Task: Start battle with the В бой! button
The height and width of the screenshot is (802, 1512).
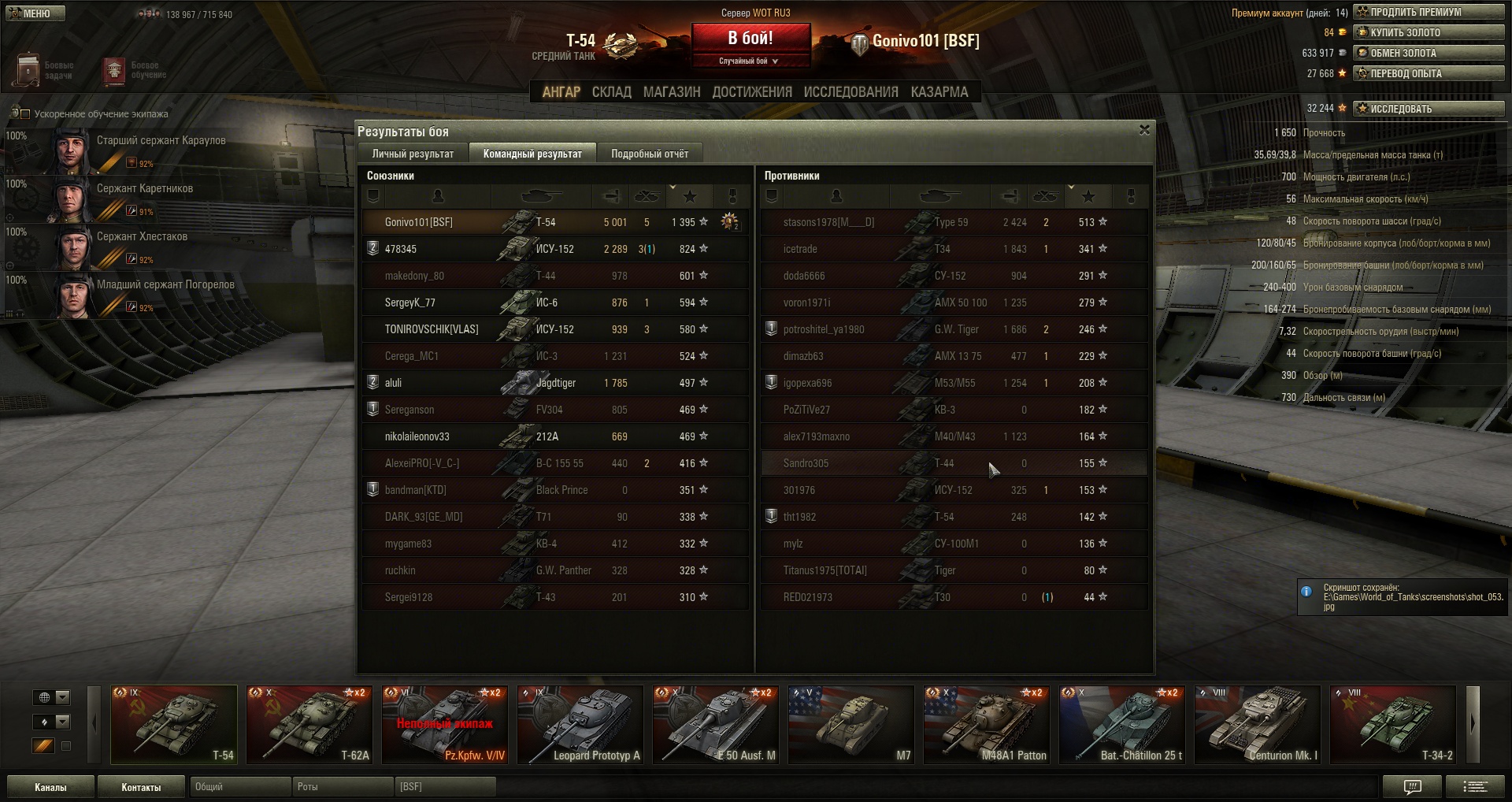Action: point(750,39)
